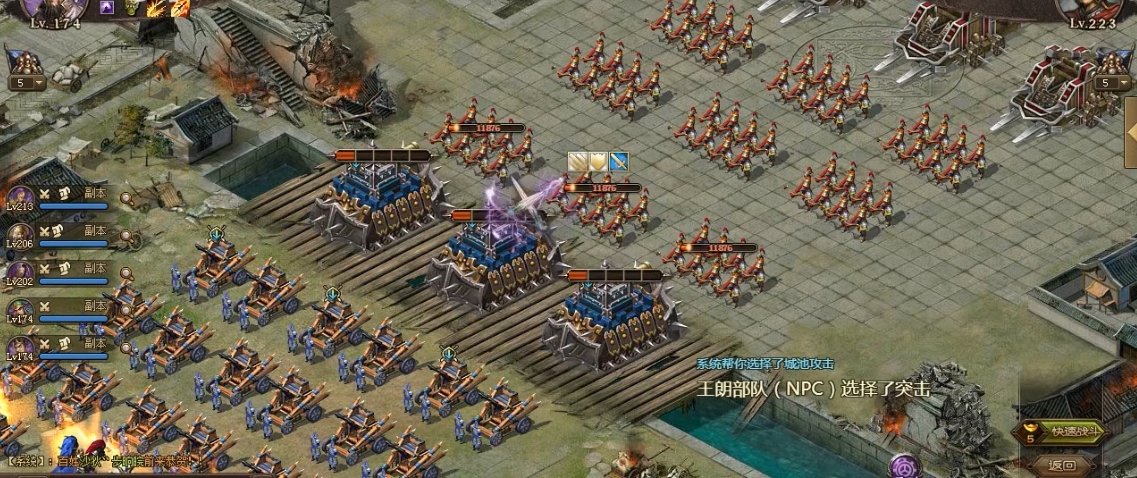Click the 返回 return button

click(x=1062, y=465)
